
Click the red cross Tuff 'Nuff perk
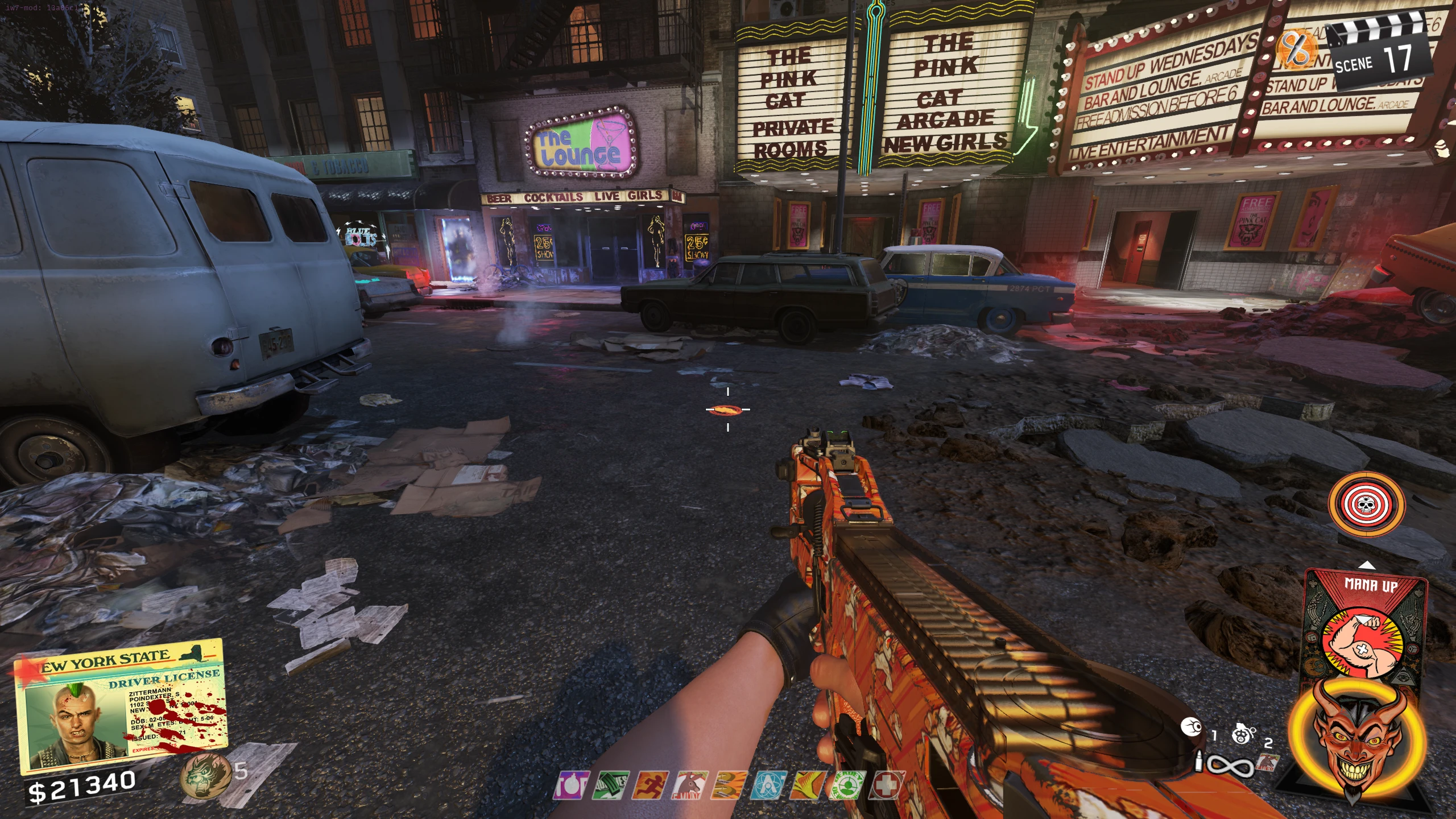coord(887,786)
